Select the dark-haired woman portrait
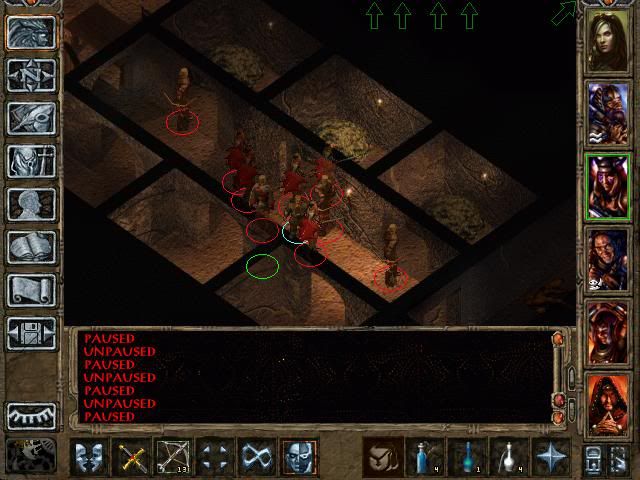The width and height of the screenshot is (640, 480). [608, 40]
